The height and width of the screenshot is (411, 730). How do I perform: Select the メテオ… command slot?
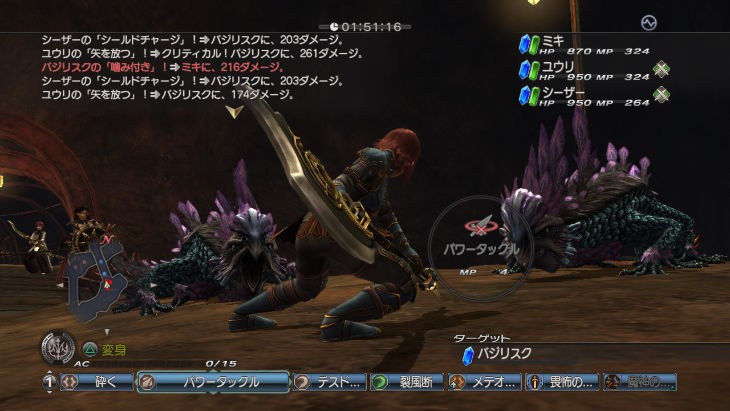tap(486, 381)
